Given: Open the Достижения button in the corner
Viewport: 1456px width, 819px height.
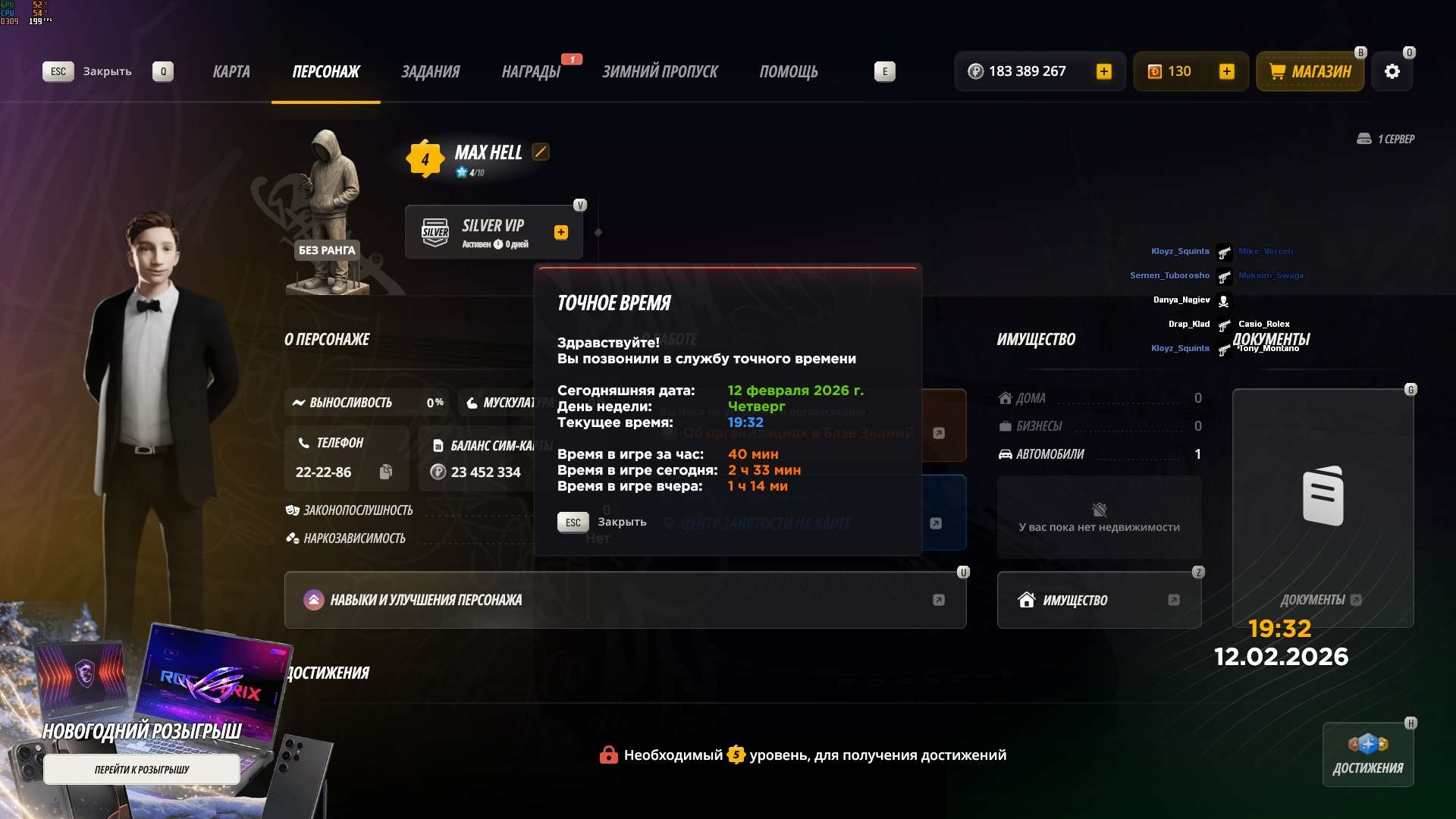Looking at the screenshot, I should pyautogui.click(x=1368, y=755).
